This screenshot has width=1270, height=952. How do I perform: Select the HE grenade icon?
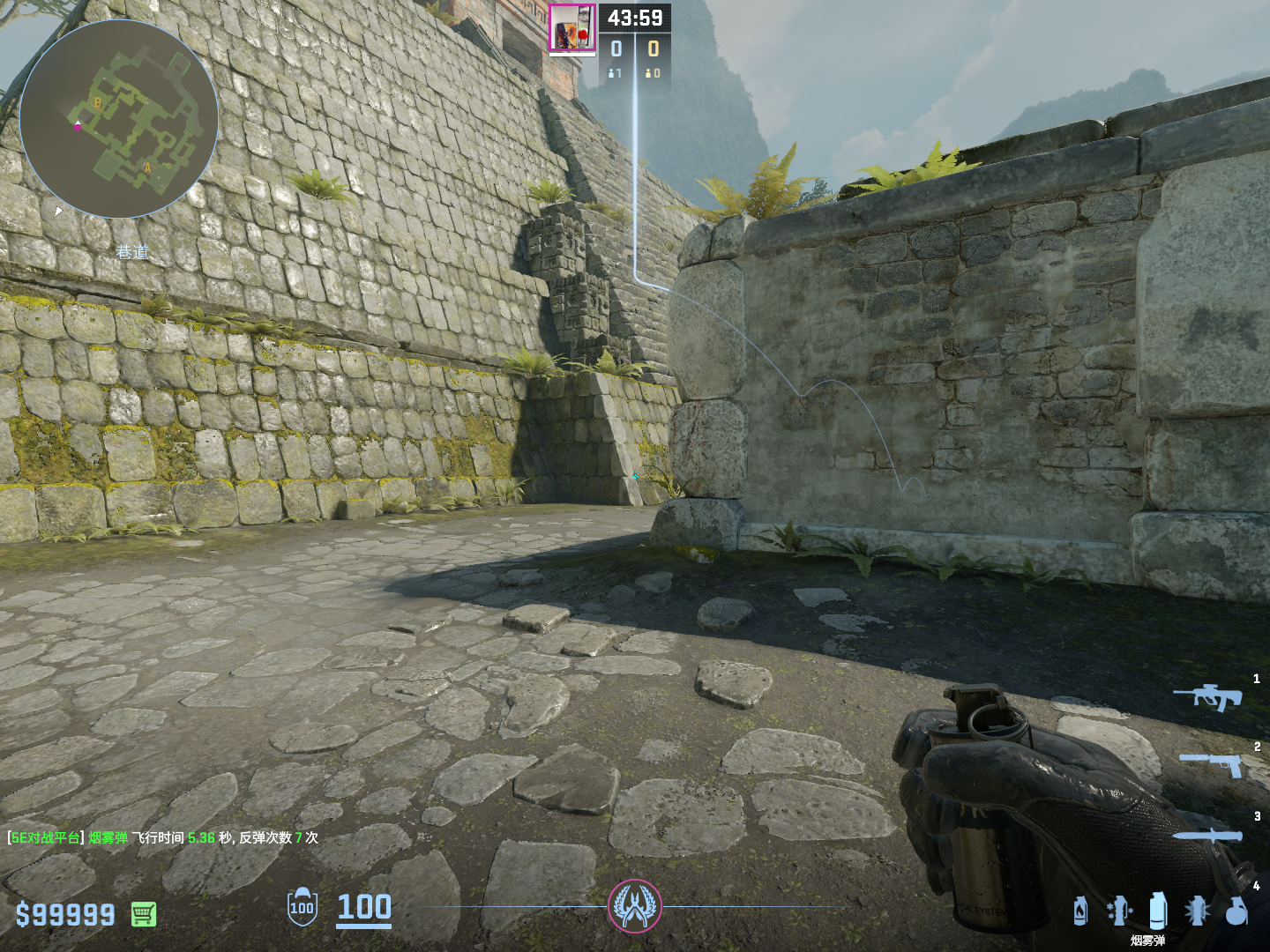coord(1236,911)
